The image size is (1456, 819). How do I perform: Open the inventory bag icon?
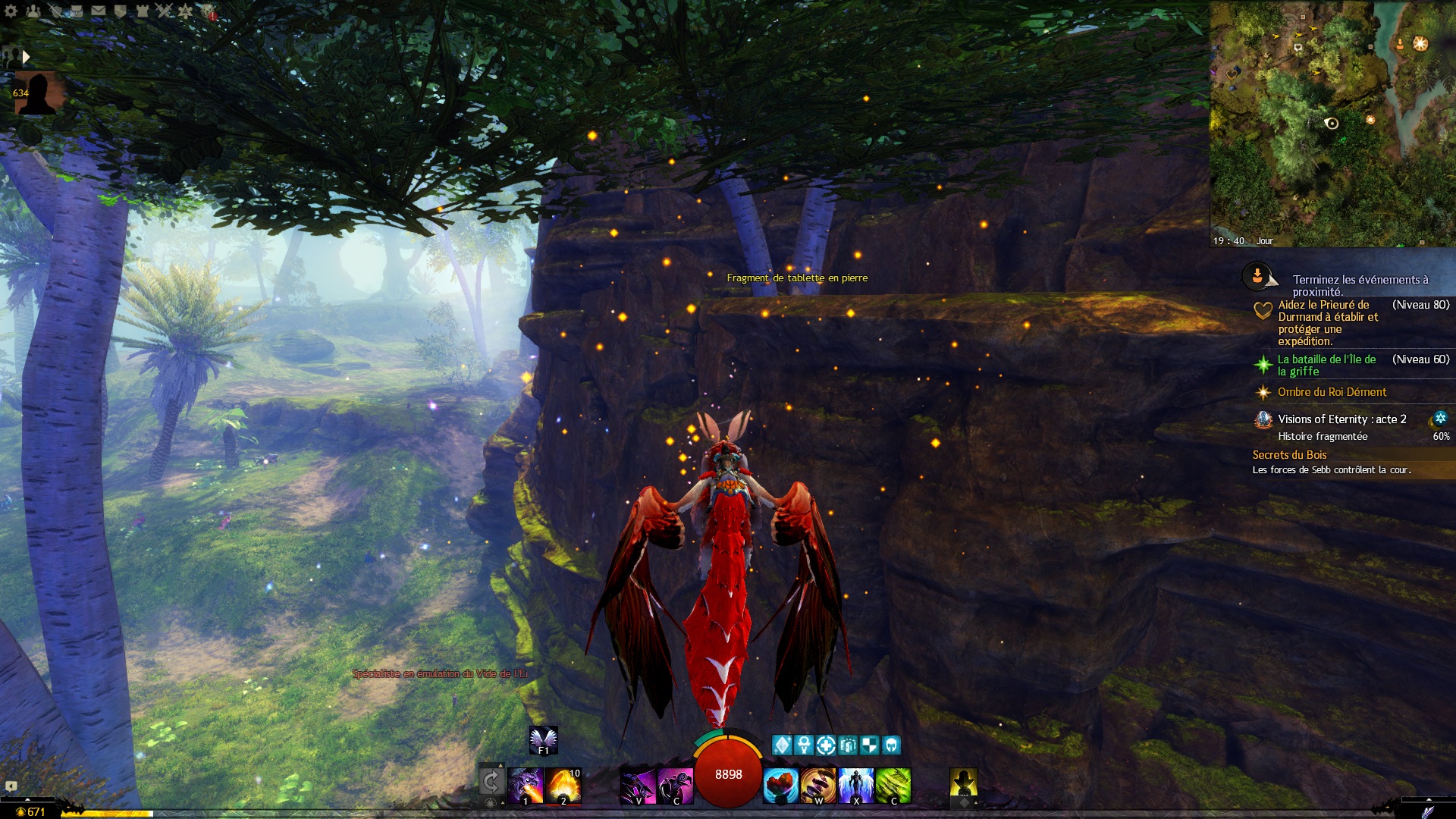(x=77, y=11)
